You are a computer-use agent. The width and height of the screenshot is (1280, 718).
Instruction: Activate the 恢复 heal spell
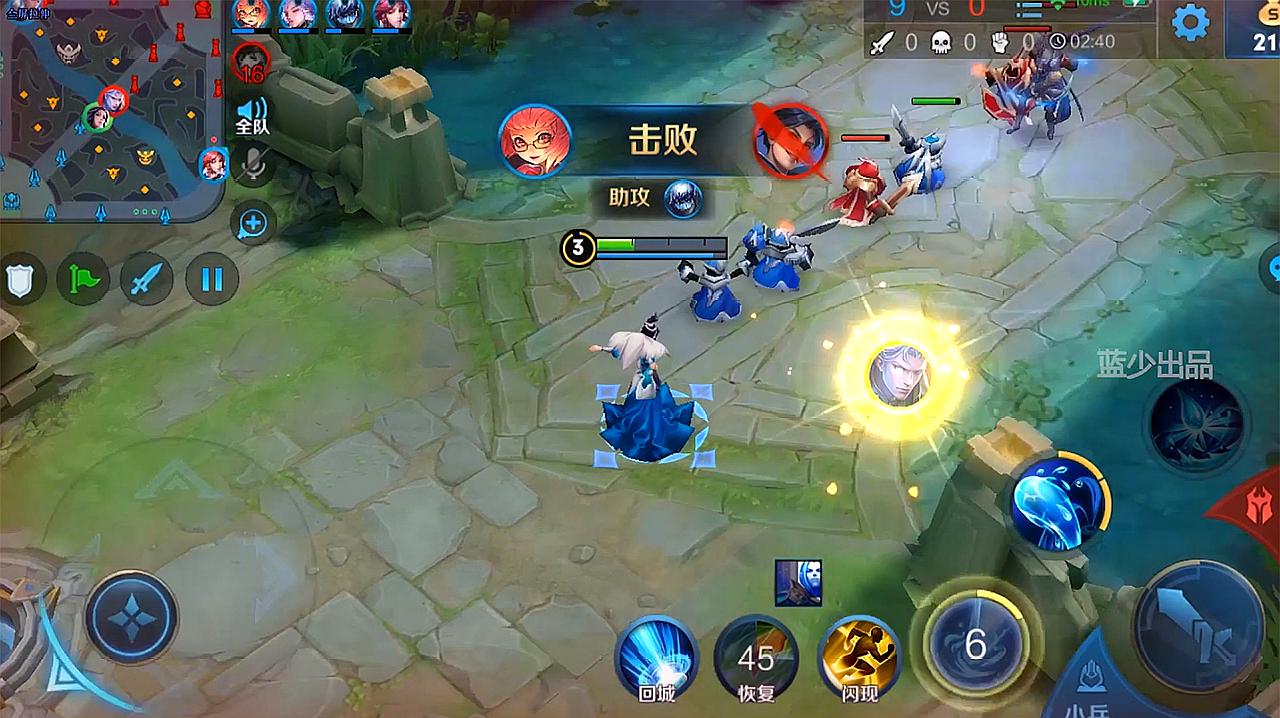[756, 657]
